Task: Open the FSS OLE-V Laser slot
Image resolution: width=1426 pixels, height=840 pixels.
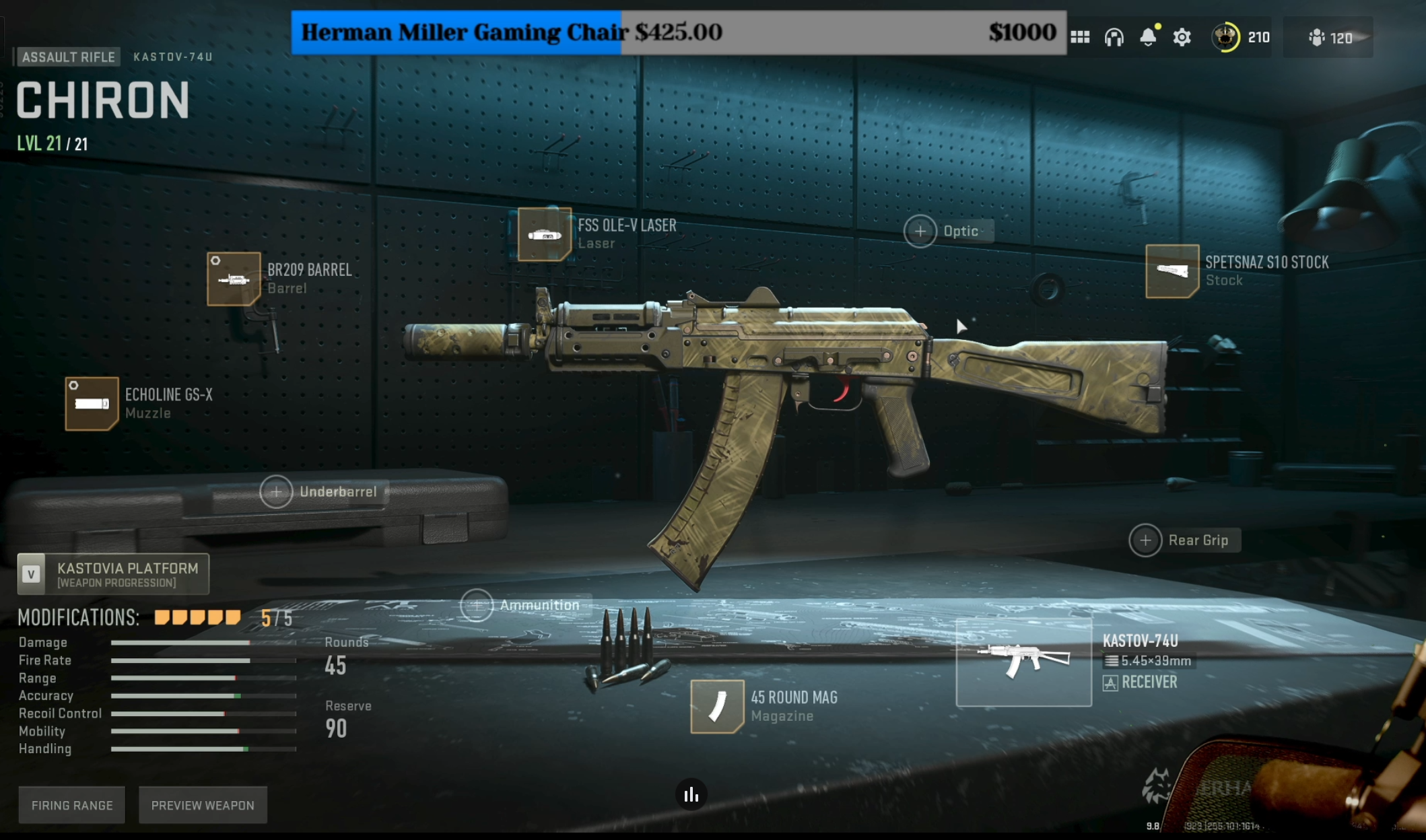Action: [544, 234]
